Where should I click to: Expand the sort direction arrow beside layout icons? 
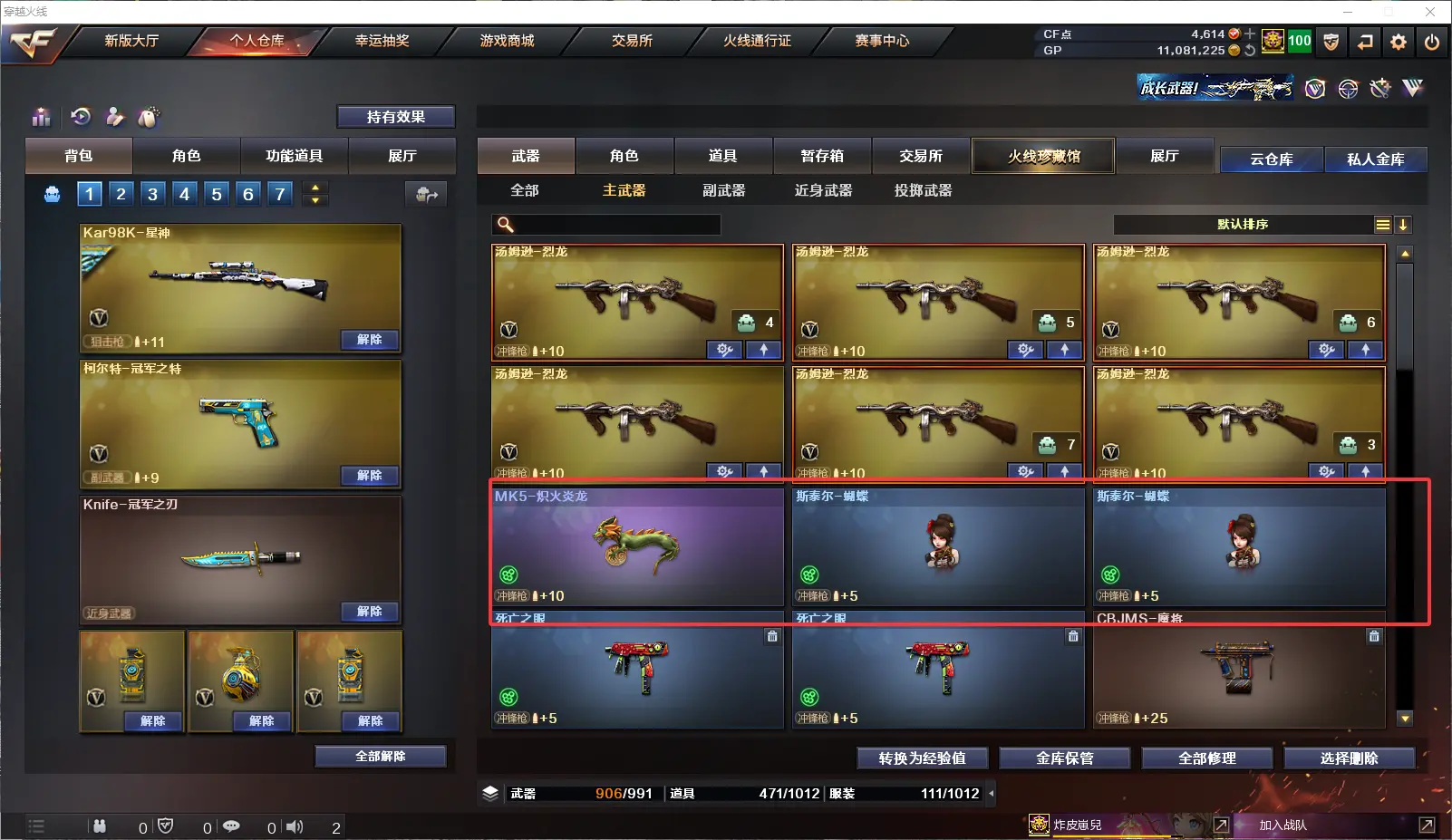(x=1405, y=224)
